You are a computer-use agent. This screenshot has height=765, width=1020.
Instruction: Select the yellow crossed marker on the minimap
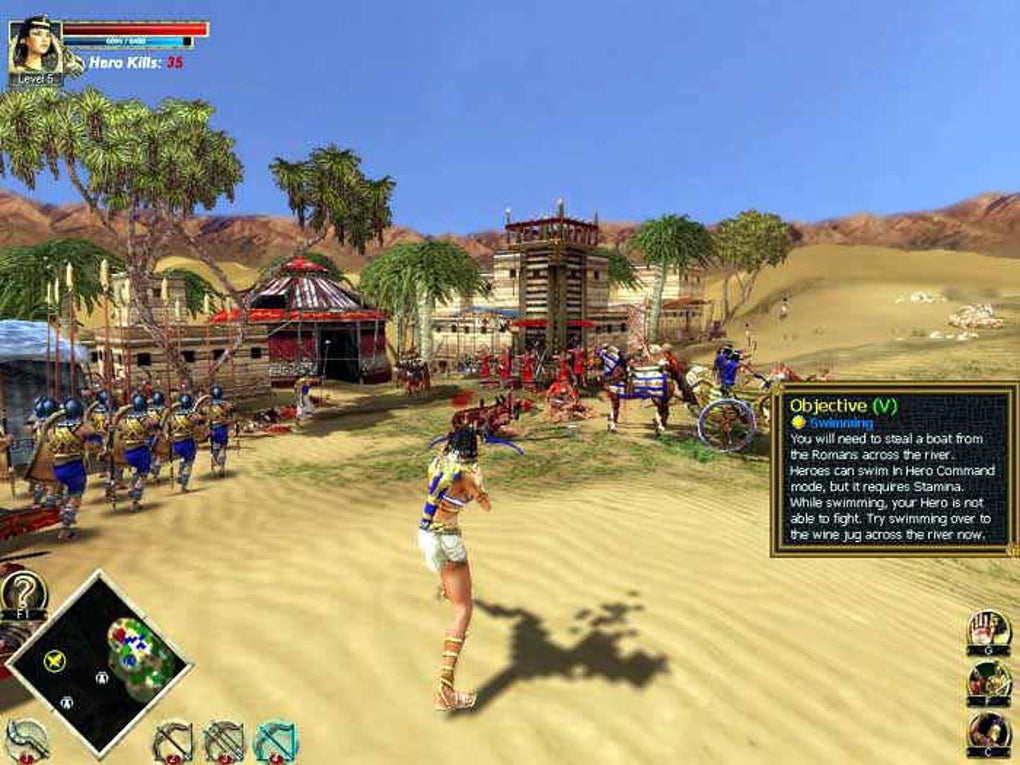(55, 660)
